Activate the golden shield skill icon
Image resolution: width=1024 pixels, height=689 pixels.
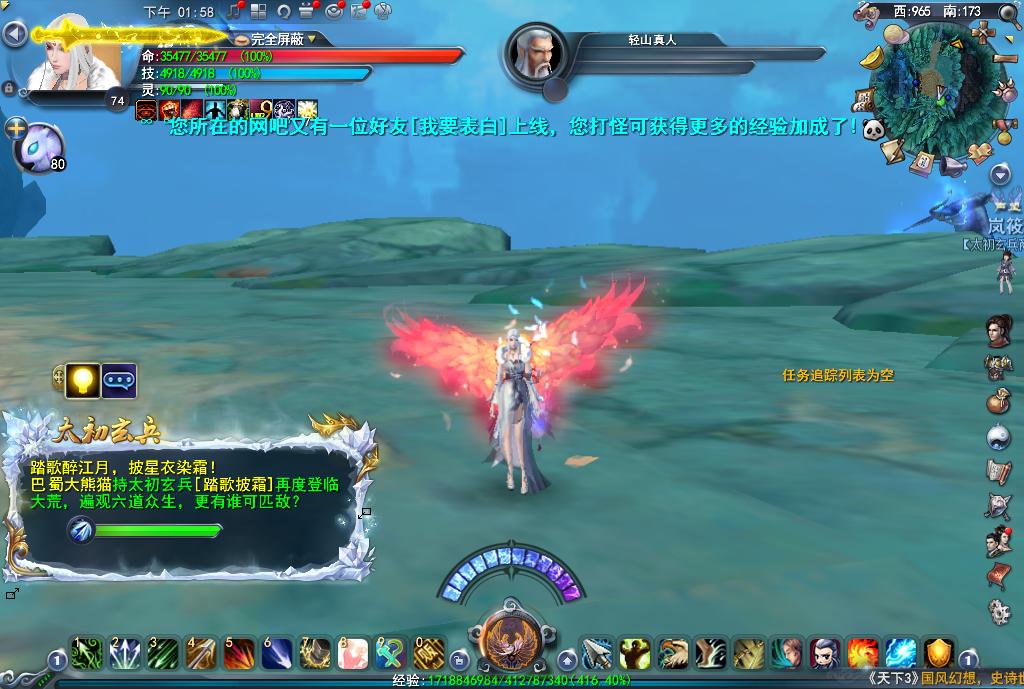(939, 653)
